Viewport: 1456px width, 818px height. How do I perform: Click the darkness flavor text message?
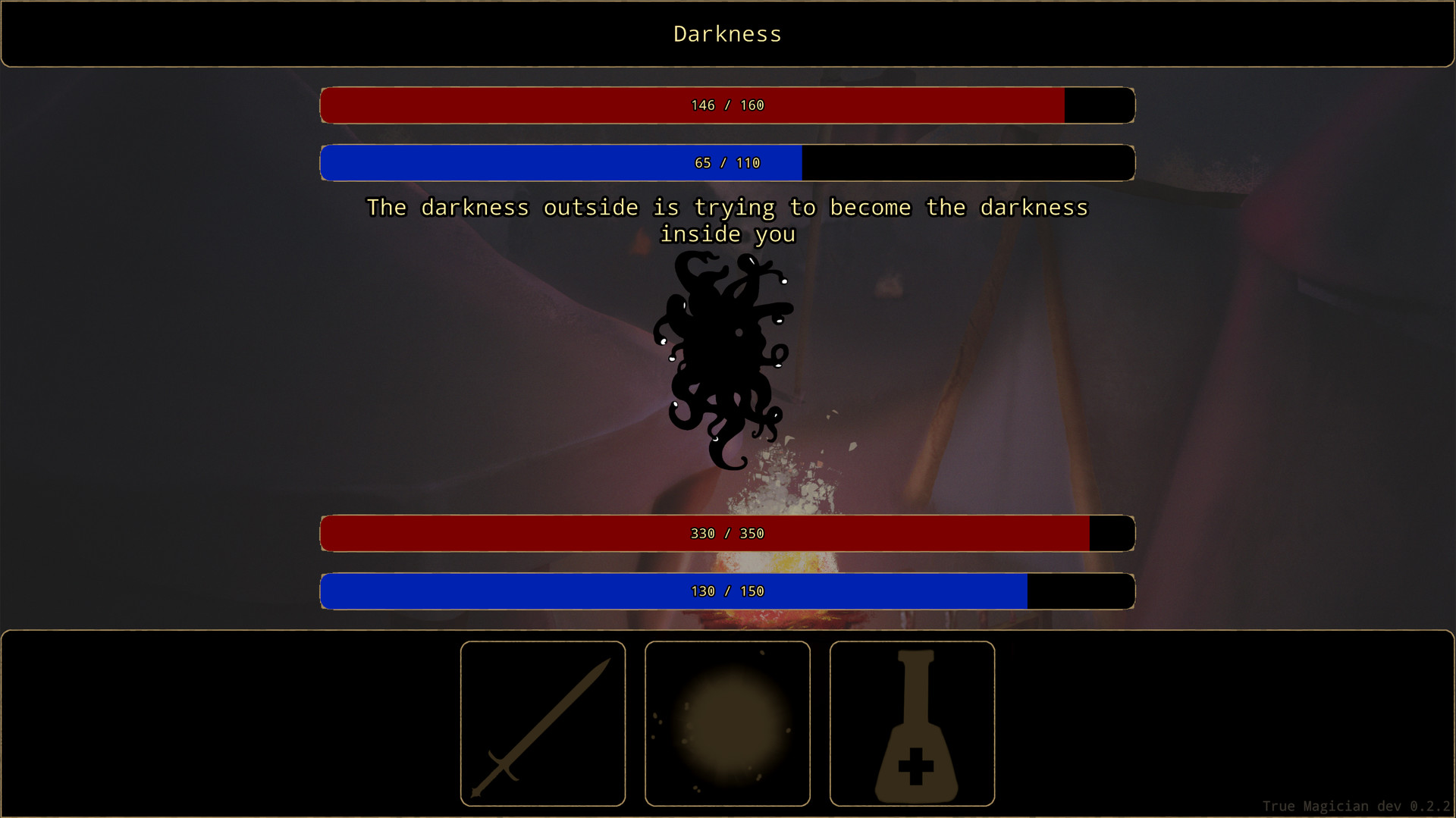tap(727, 220)
